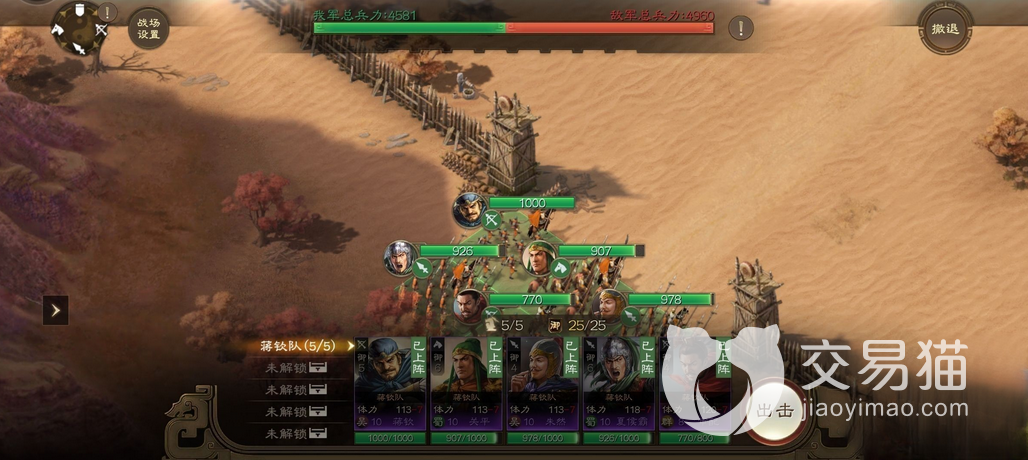Select the battlefield unit with 1000 troops
Viewport: 1028px width, 460px height.
pos(469,209)
